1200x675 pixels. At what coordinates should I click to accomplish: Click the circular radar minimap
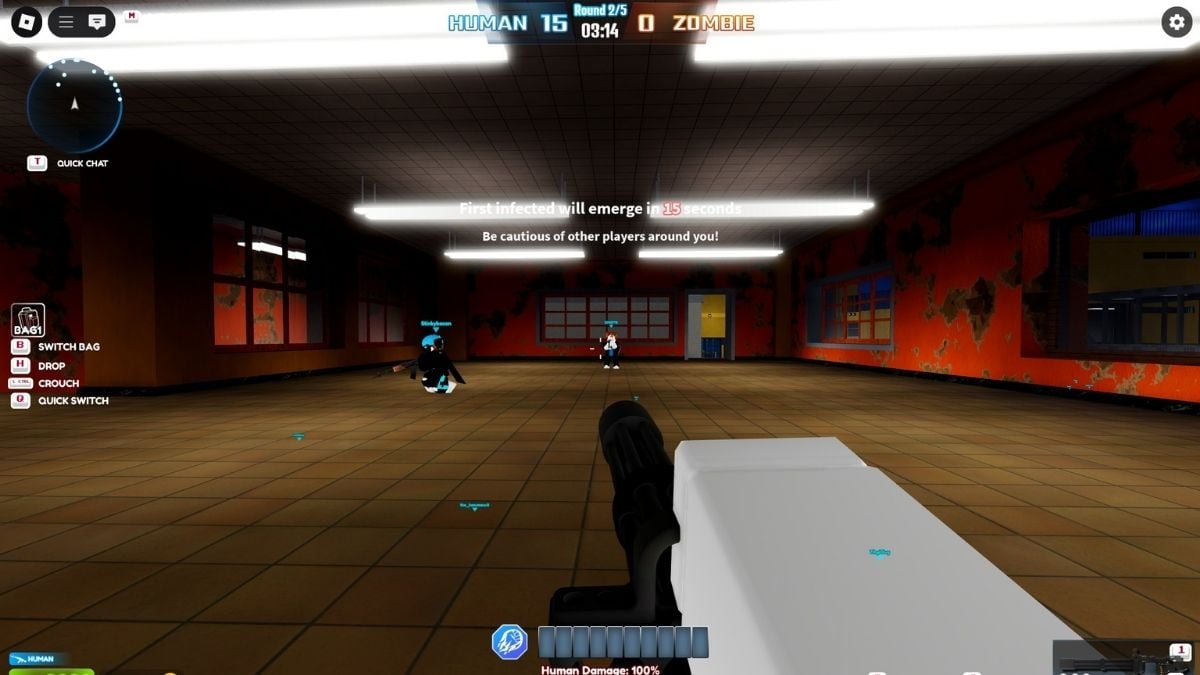(x=74, y=106)
